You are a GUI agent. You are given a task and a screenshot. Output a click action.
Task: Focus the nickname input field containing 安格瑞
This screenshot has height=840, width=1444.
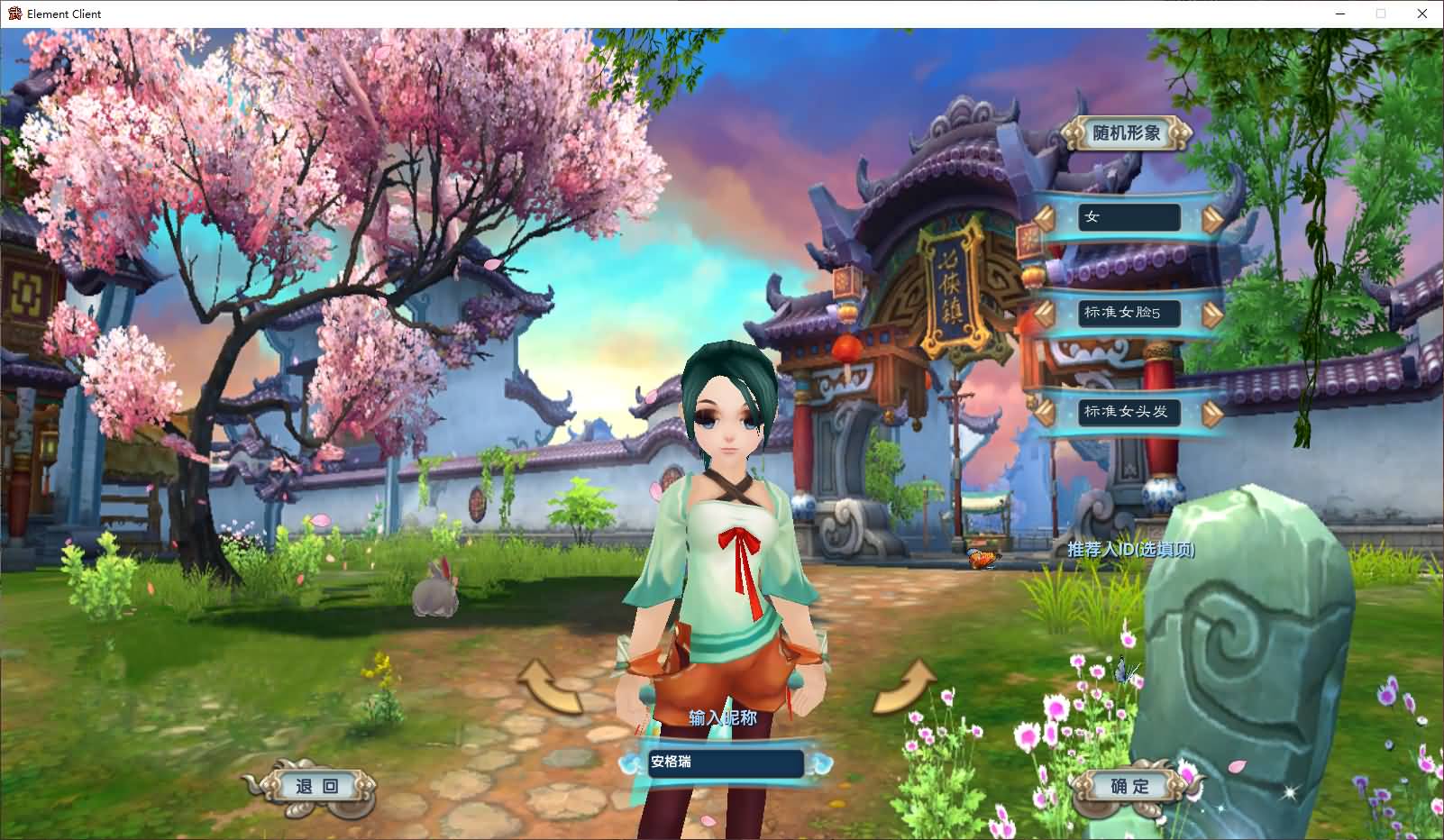(x=725, y=762)
